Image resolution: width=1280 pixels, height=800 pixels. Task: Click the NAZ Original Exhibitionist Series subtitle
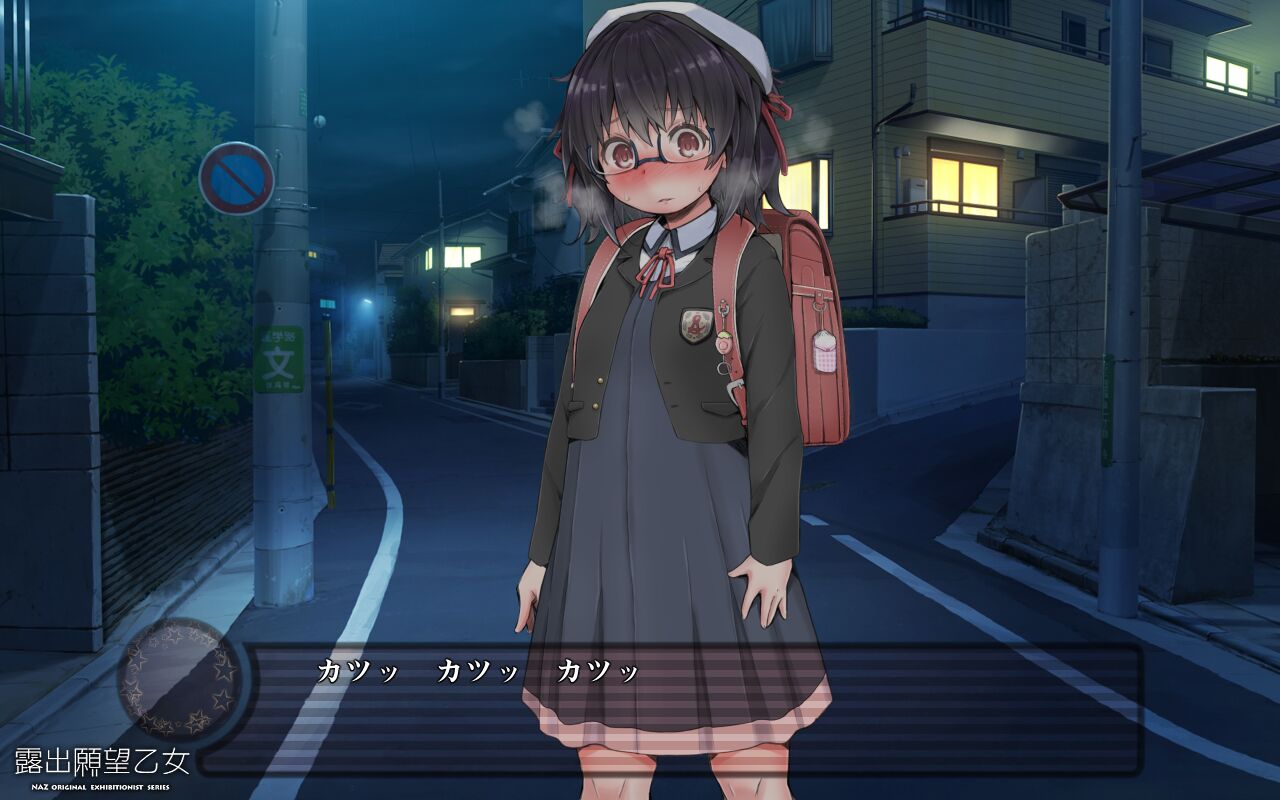point(99,787)
